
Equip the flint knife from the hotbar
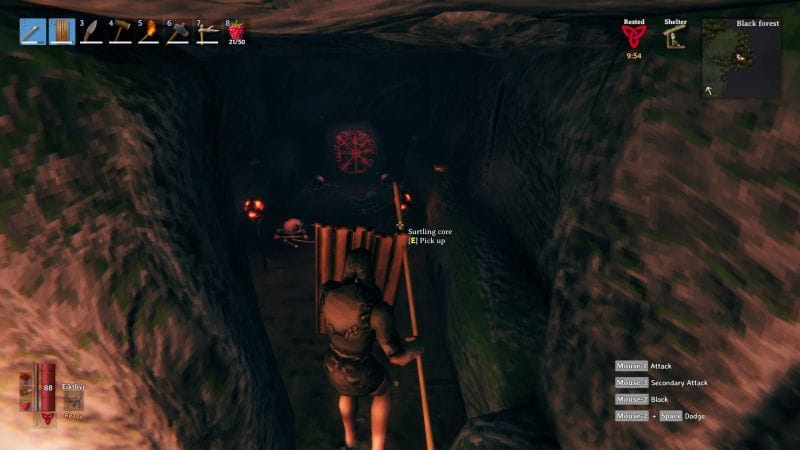click(91, 32)
